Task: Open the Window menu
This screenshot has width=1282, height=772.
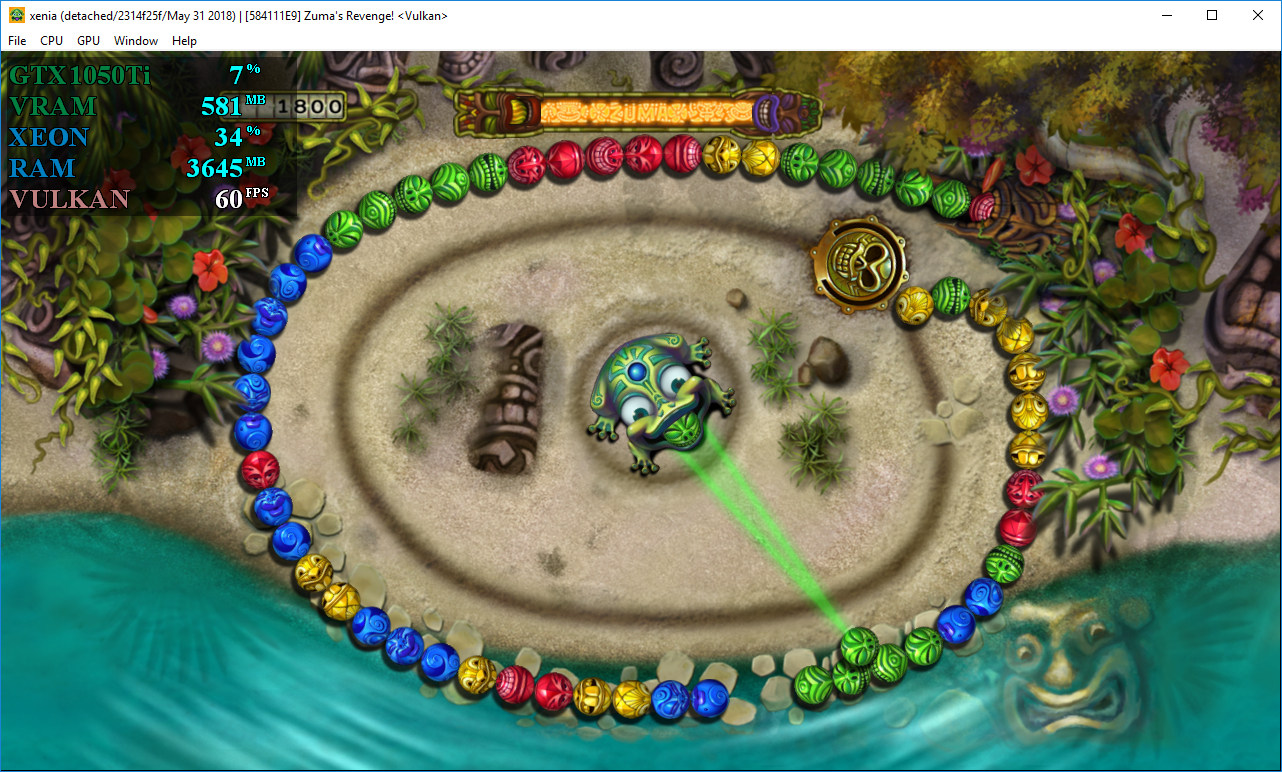Action: pos(136,41)
